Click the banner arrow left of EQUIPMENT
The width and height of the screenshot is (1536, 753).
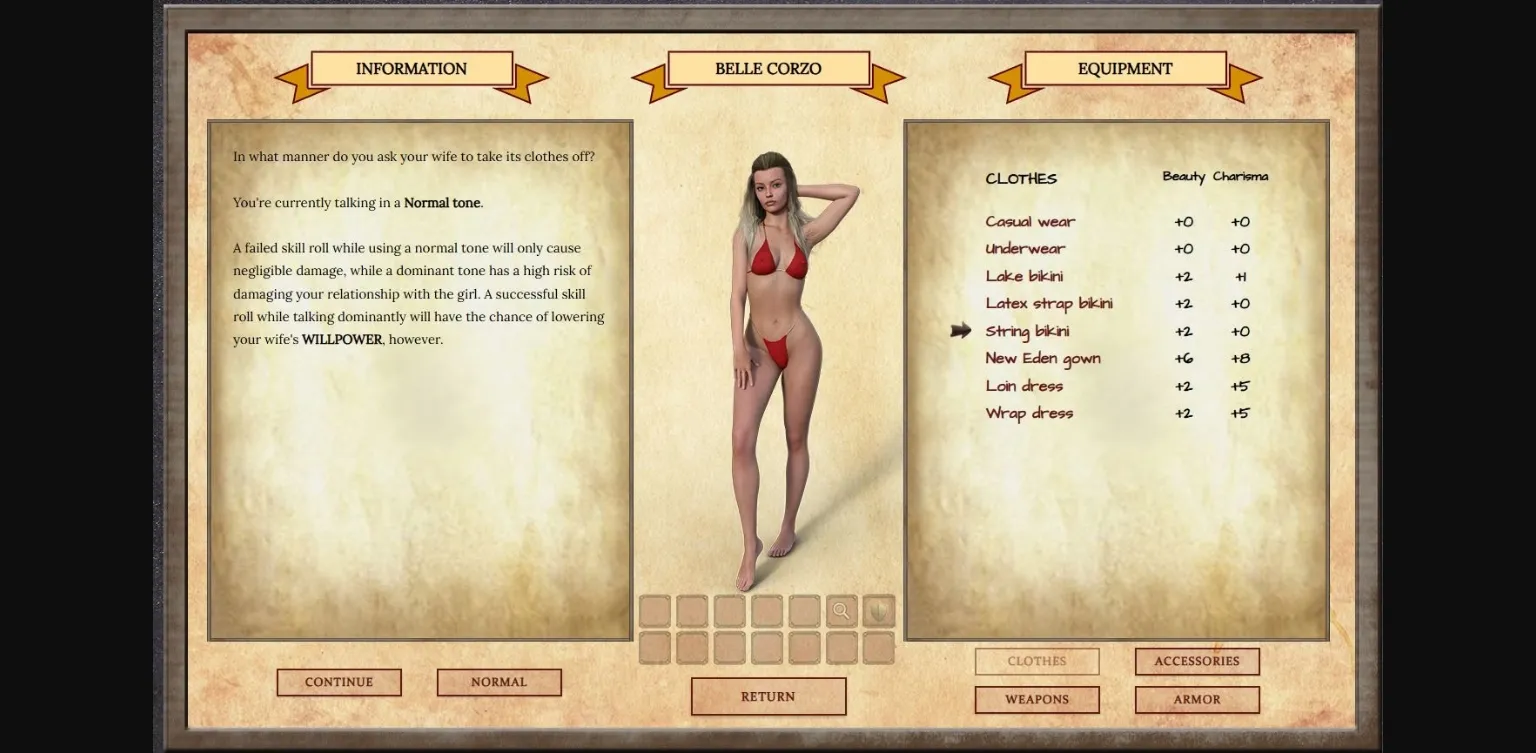coord(1003,80)
